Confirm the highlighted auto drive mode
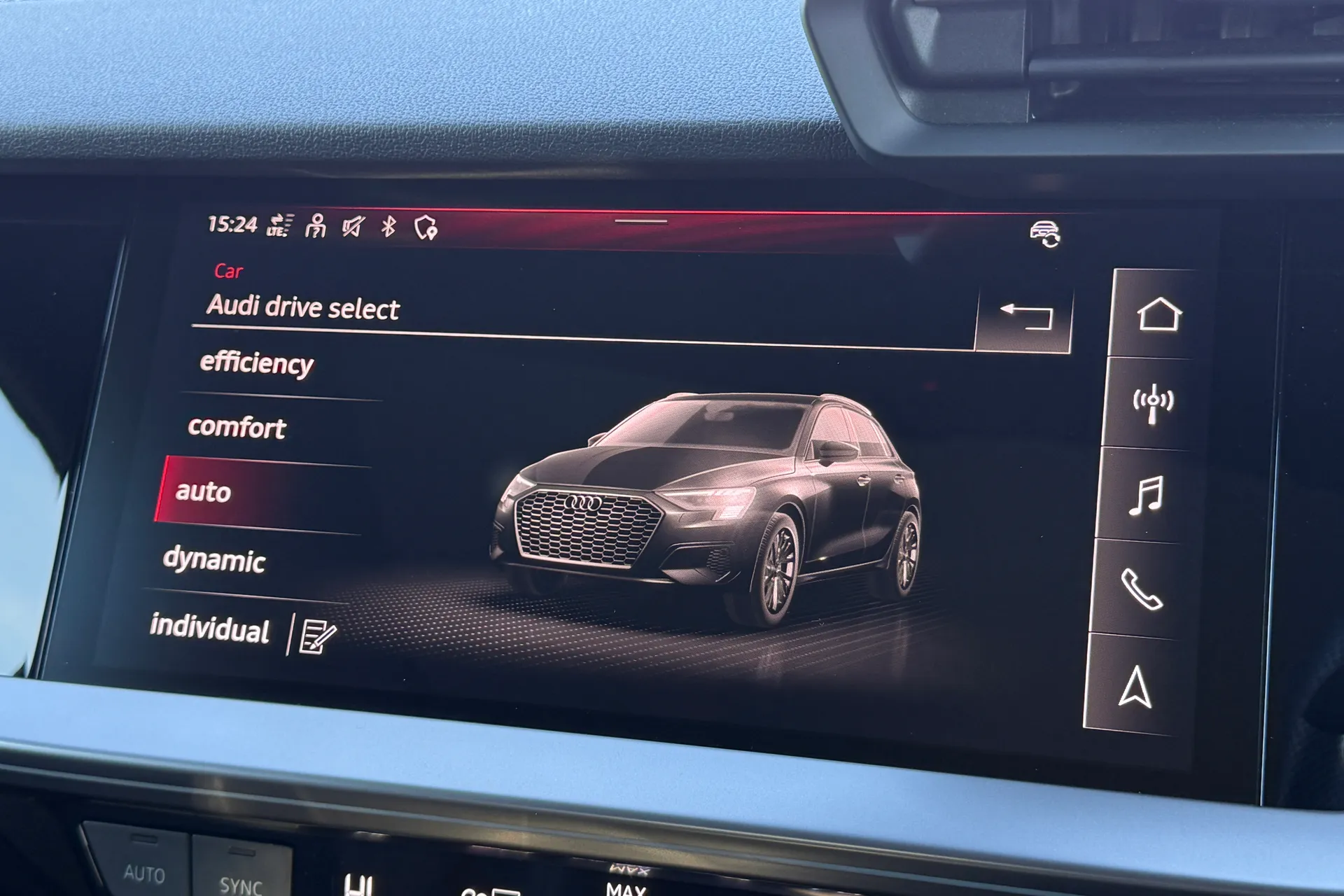The width and height of the screenshot is (1344, 896). coord(203,493)
